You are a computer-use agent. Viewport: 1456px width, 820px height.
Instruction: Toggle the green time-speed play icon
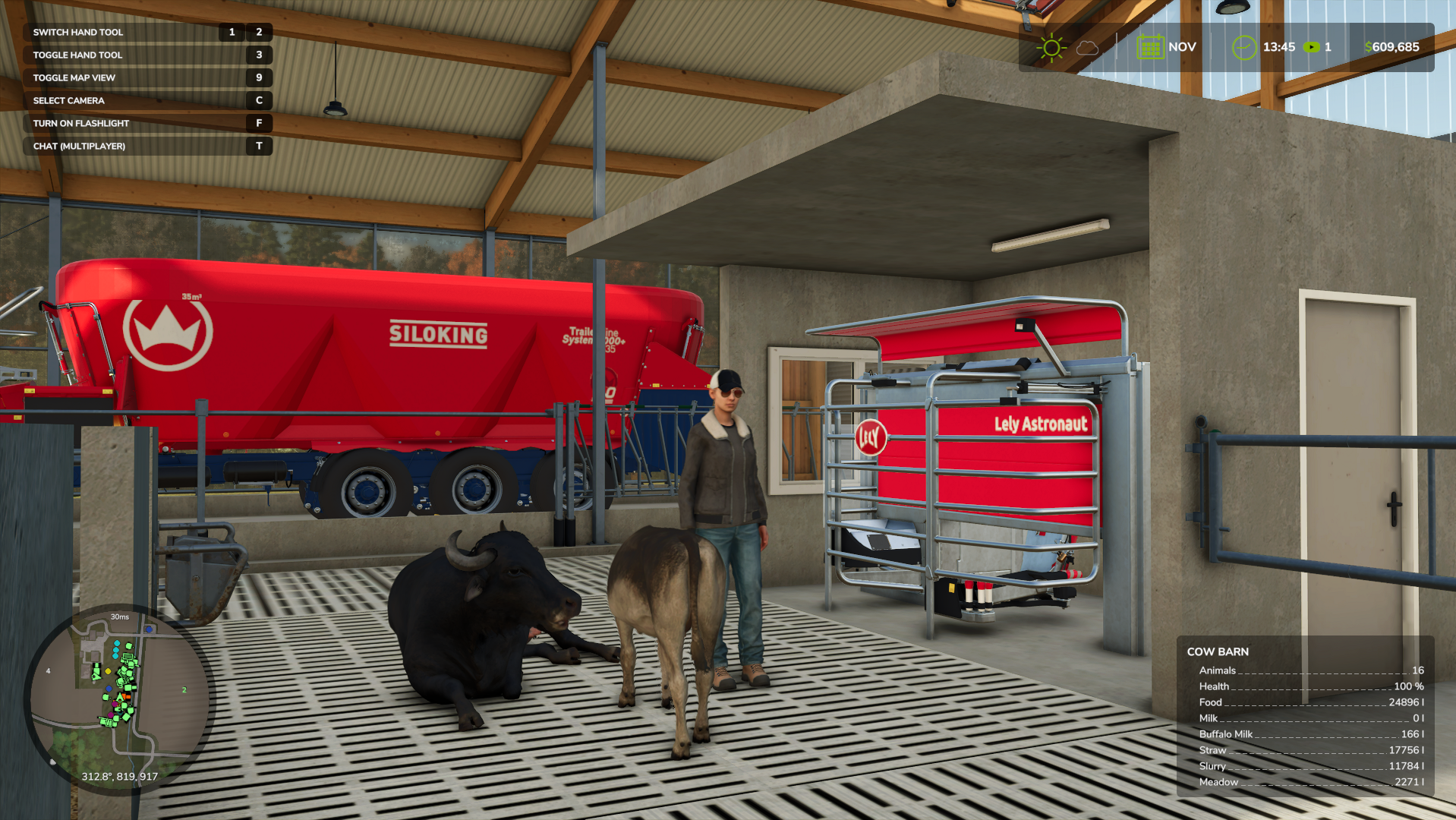(x=1311, y=47)
